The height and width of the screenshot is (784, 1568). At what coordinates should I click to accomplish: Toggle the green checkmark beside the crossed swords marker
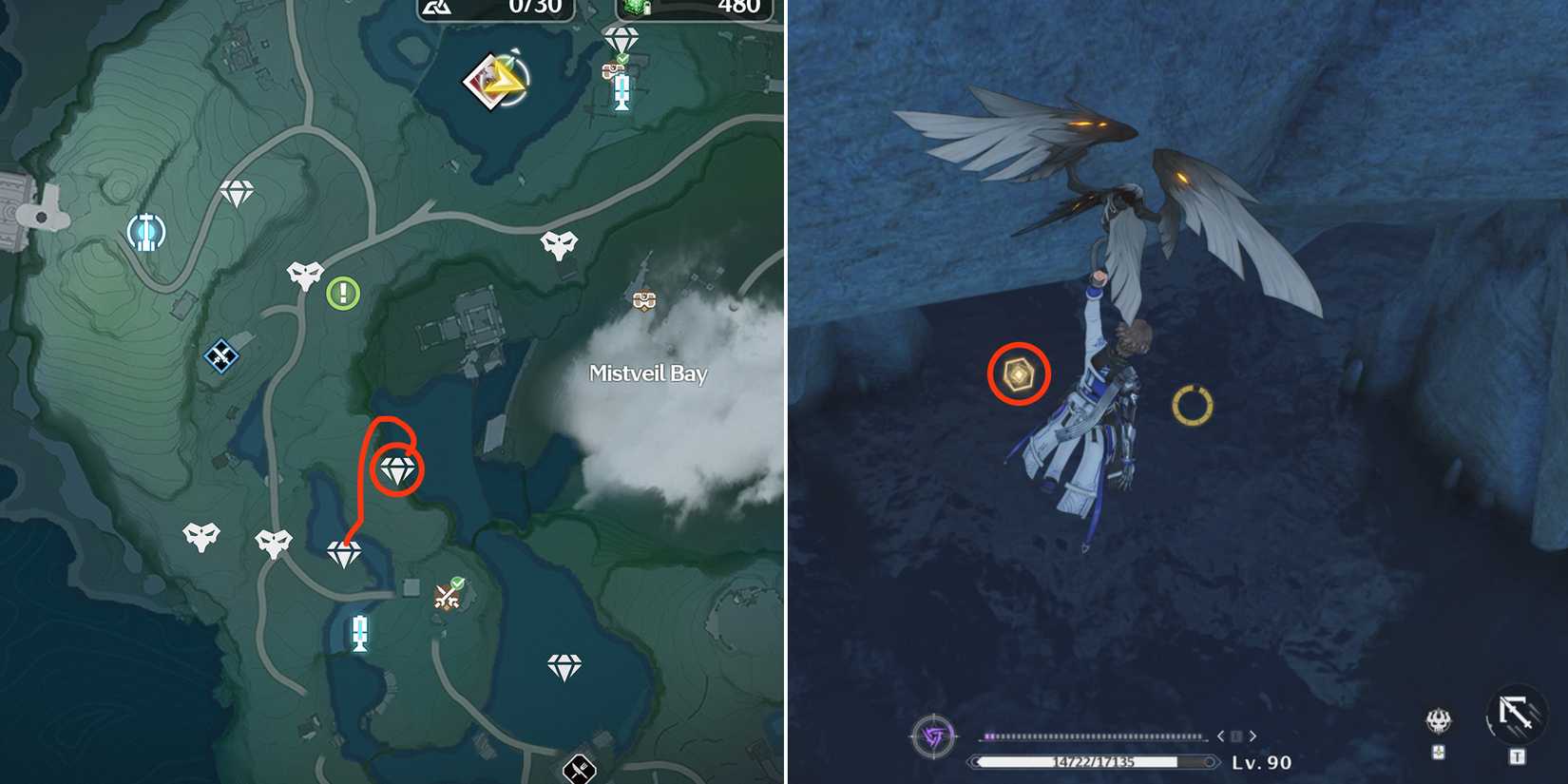click(459, 583)
